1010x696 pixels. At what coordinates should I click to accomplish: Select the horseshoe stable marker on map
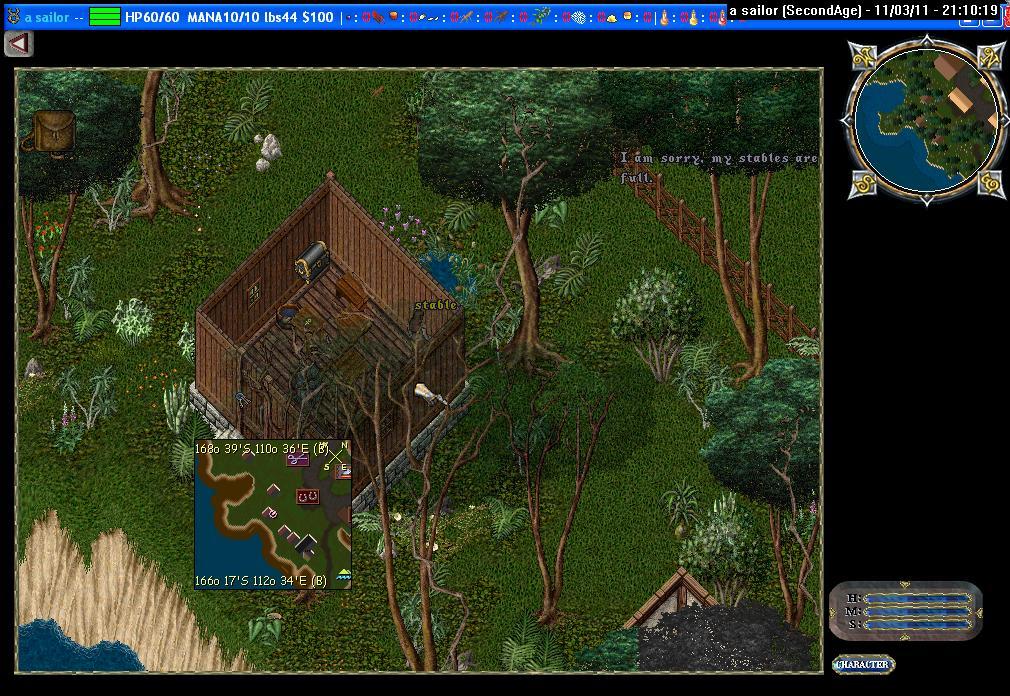(307, 497)
